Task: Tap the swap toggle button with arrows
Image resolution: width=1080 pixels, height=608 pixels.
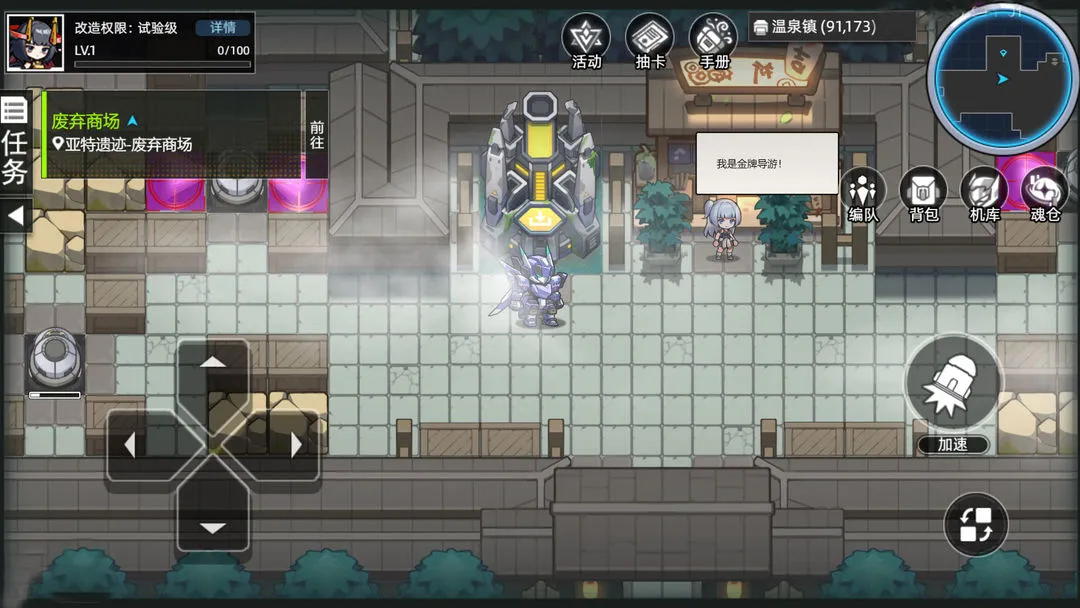Action: tap(976, 524)
